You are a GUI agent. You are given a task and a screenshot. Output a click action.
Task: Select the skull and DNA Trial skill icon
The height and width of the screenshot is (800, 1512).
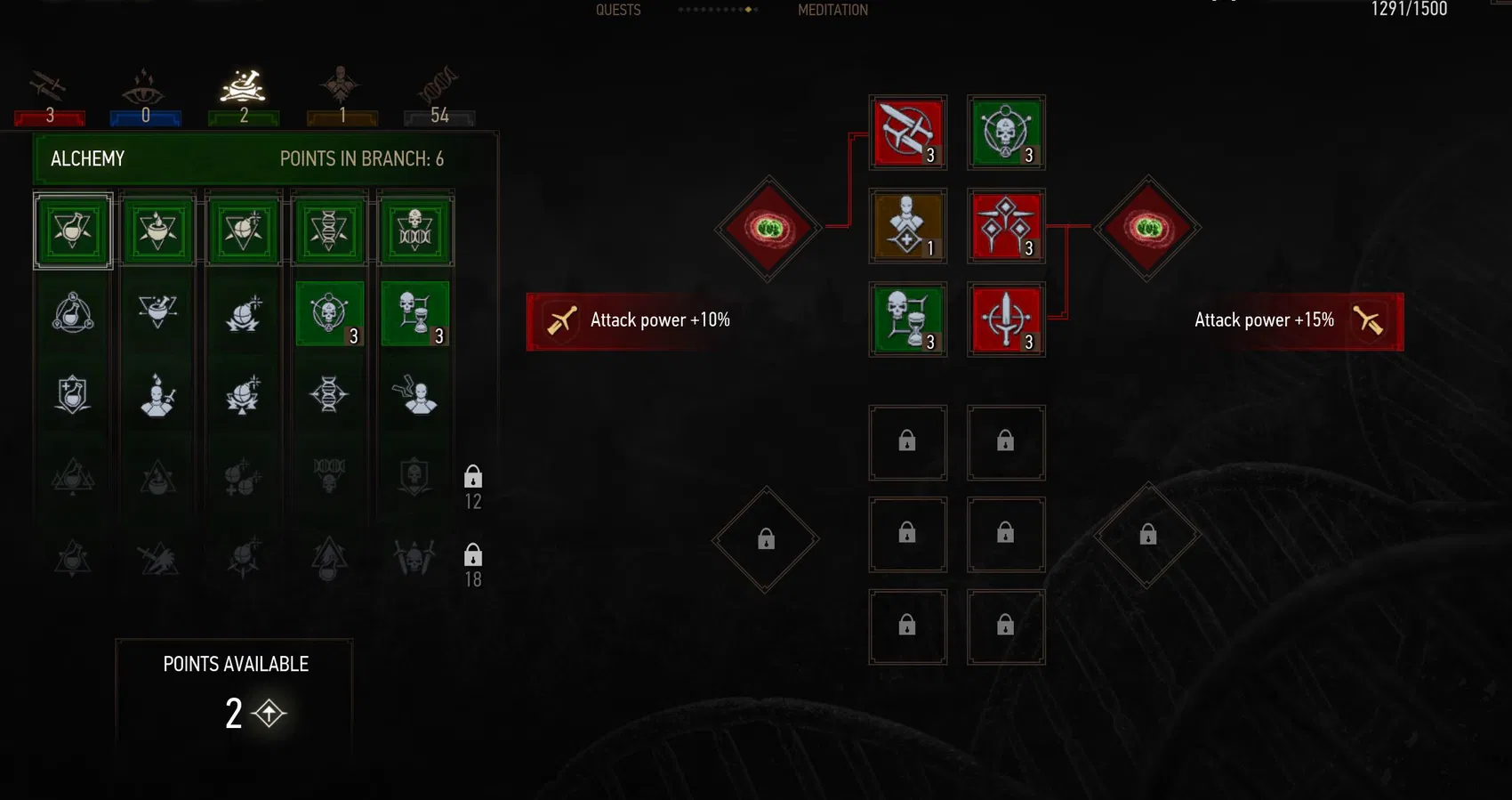tap(414, 230)
